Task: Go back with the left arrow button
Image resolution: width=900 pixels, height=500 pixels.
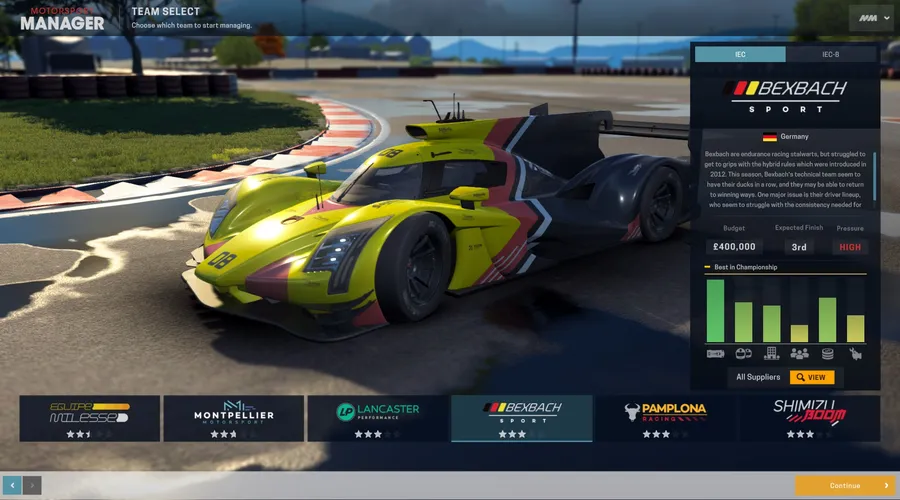Action: coord(12,486)
